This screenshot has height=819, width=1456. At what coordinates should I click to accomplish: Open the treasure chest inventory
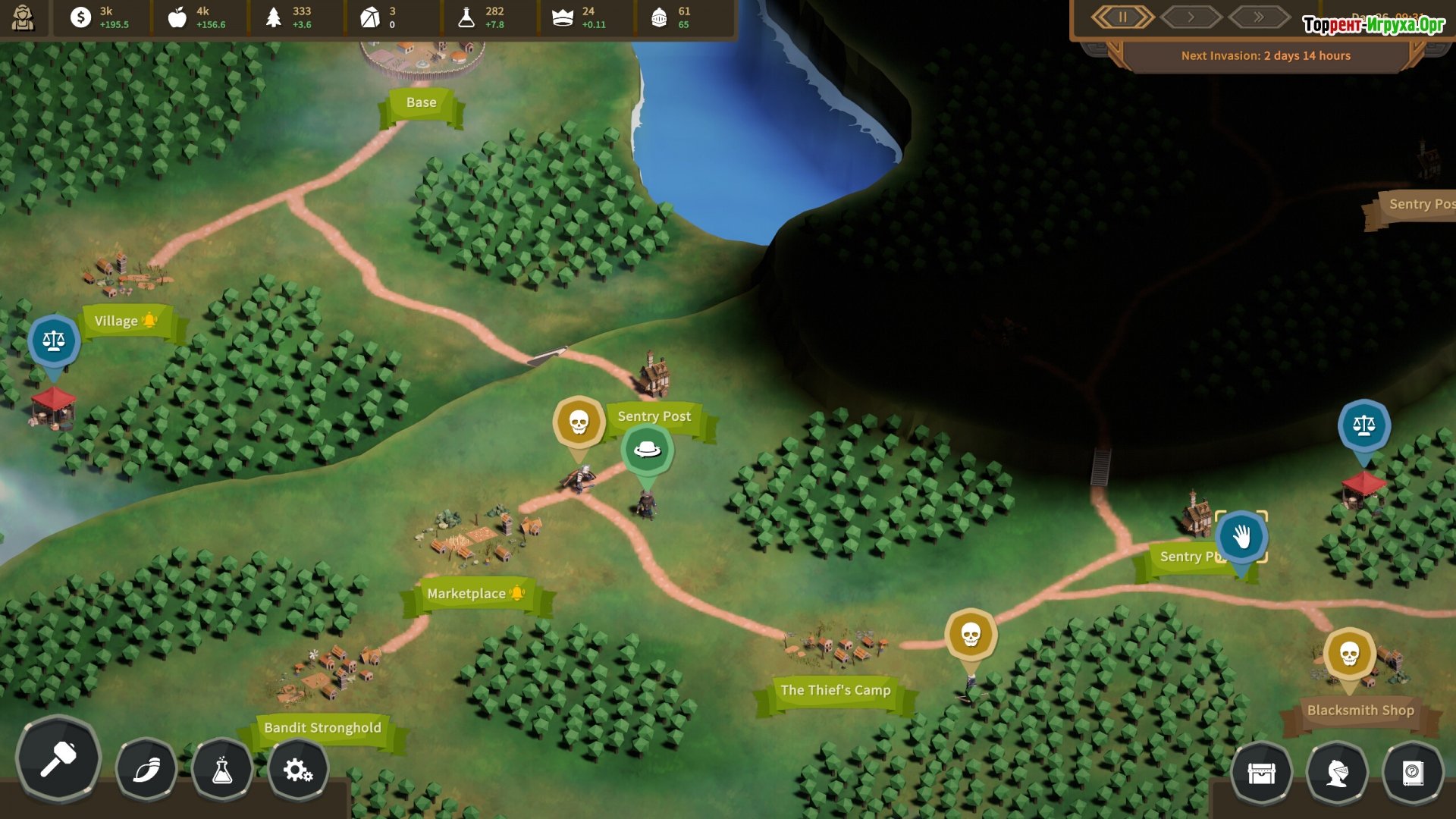(1261, 773)
